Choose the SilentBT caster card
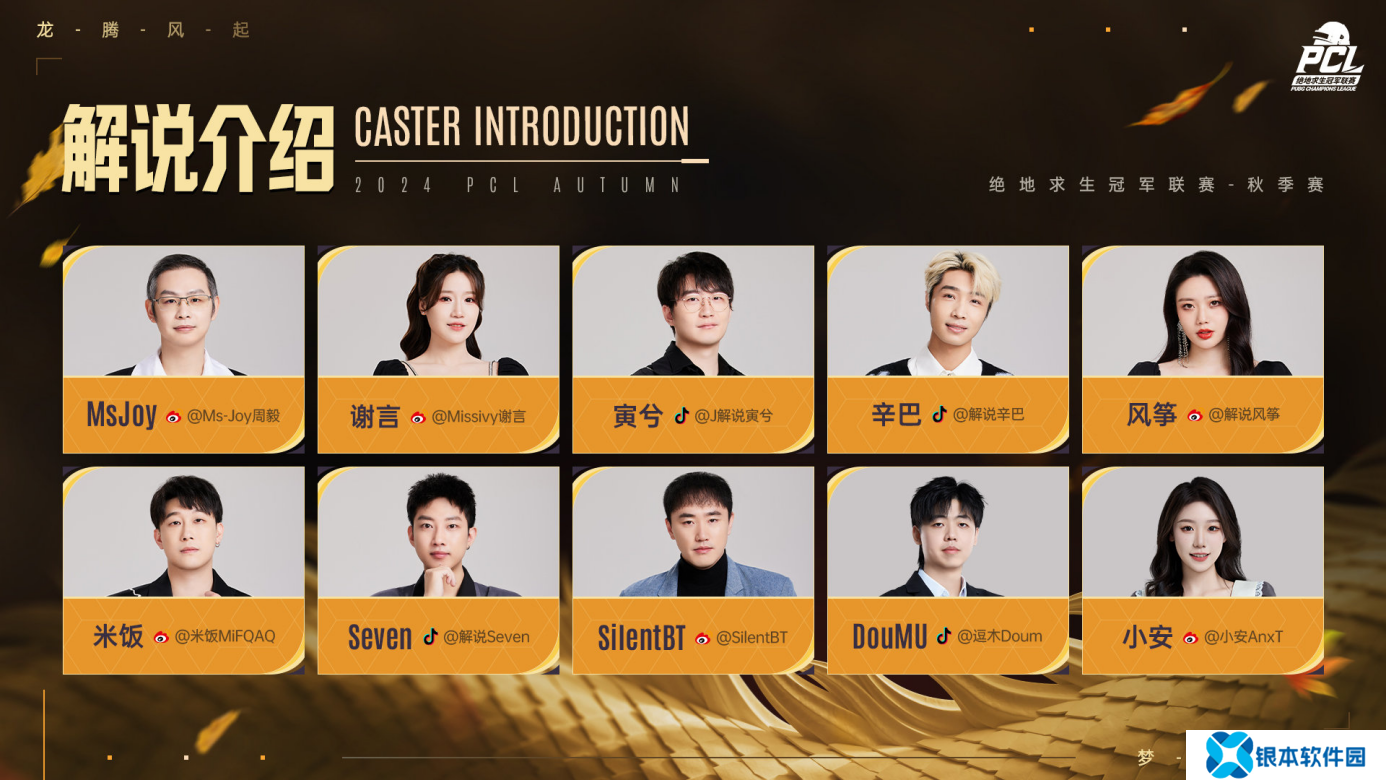 tap(693, 570)
